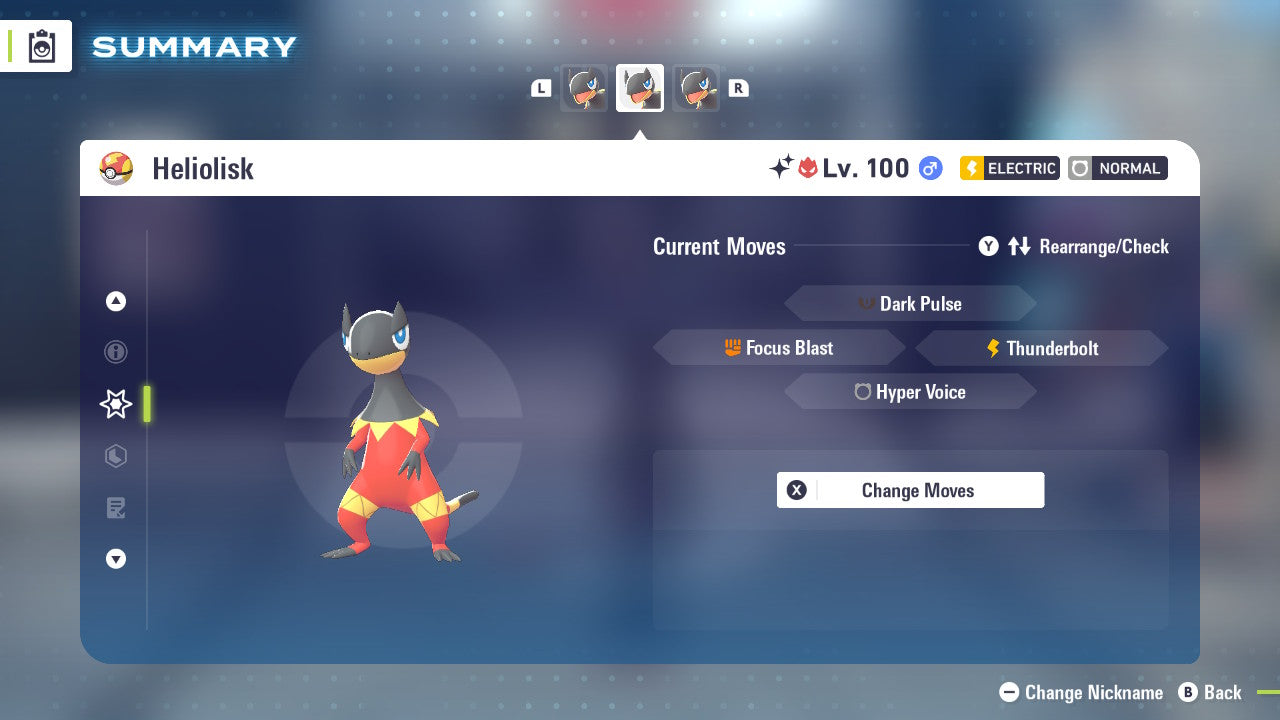Click the Poké Ball icon beside Heliolisk
Image resolution: width=1280 pixels, height=720 pixels.
pyautogui.click(x=117, y=168)
